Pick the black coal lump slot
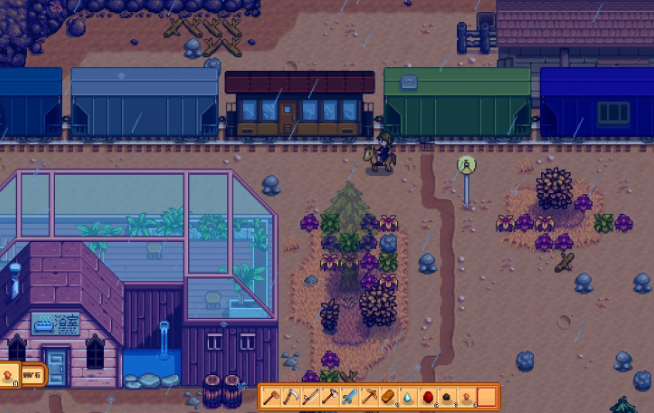Image resolution: width=654 pixels, height=413 pixels. pos(447,397)
